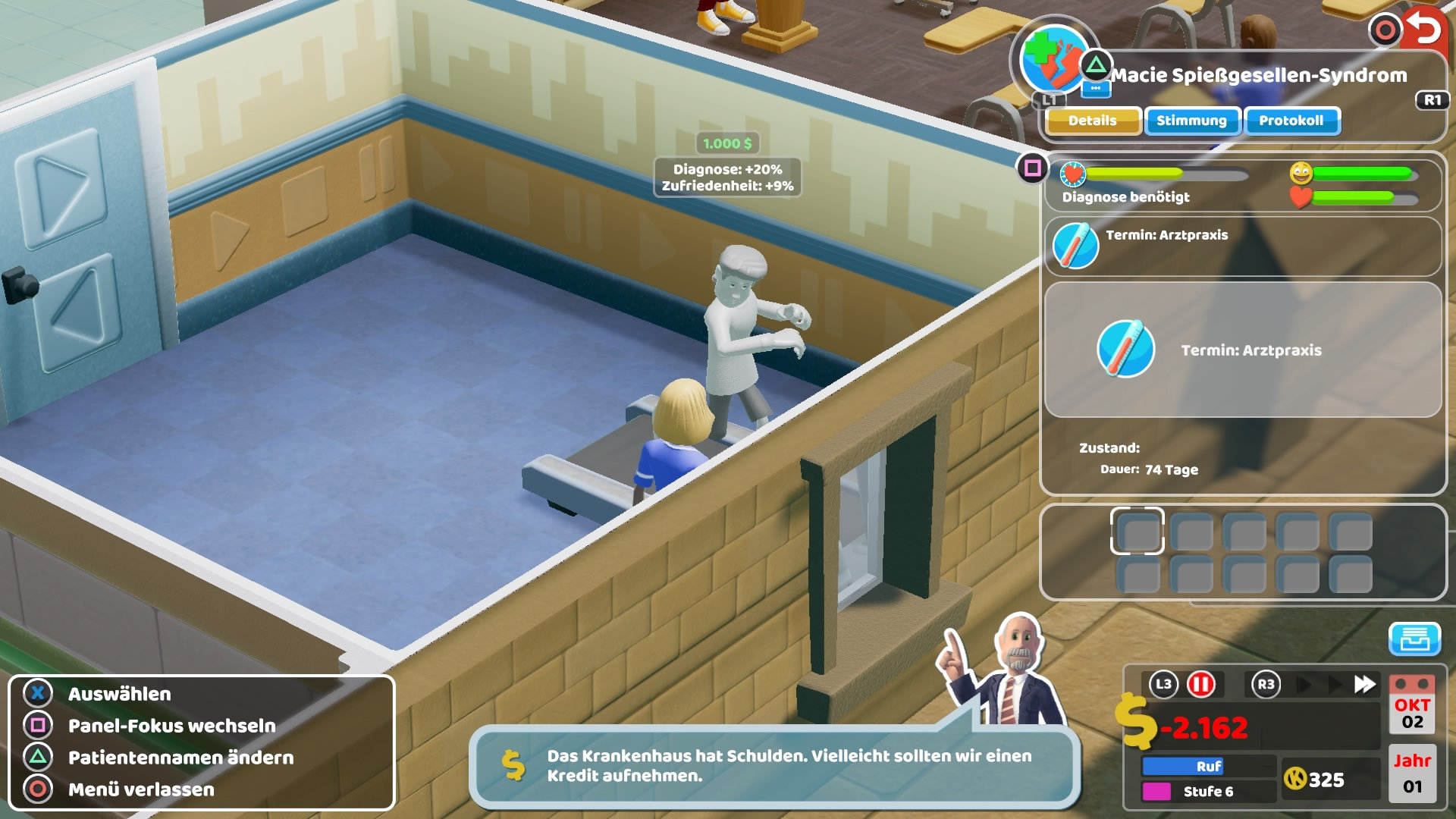Screen dimensions: 1456x819
Task: Open the Protokoll tab
Action: [x=1291, y=121]
